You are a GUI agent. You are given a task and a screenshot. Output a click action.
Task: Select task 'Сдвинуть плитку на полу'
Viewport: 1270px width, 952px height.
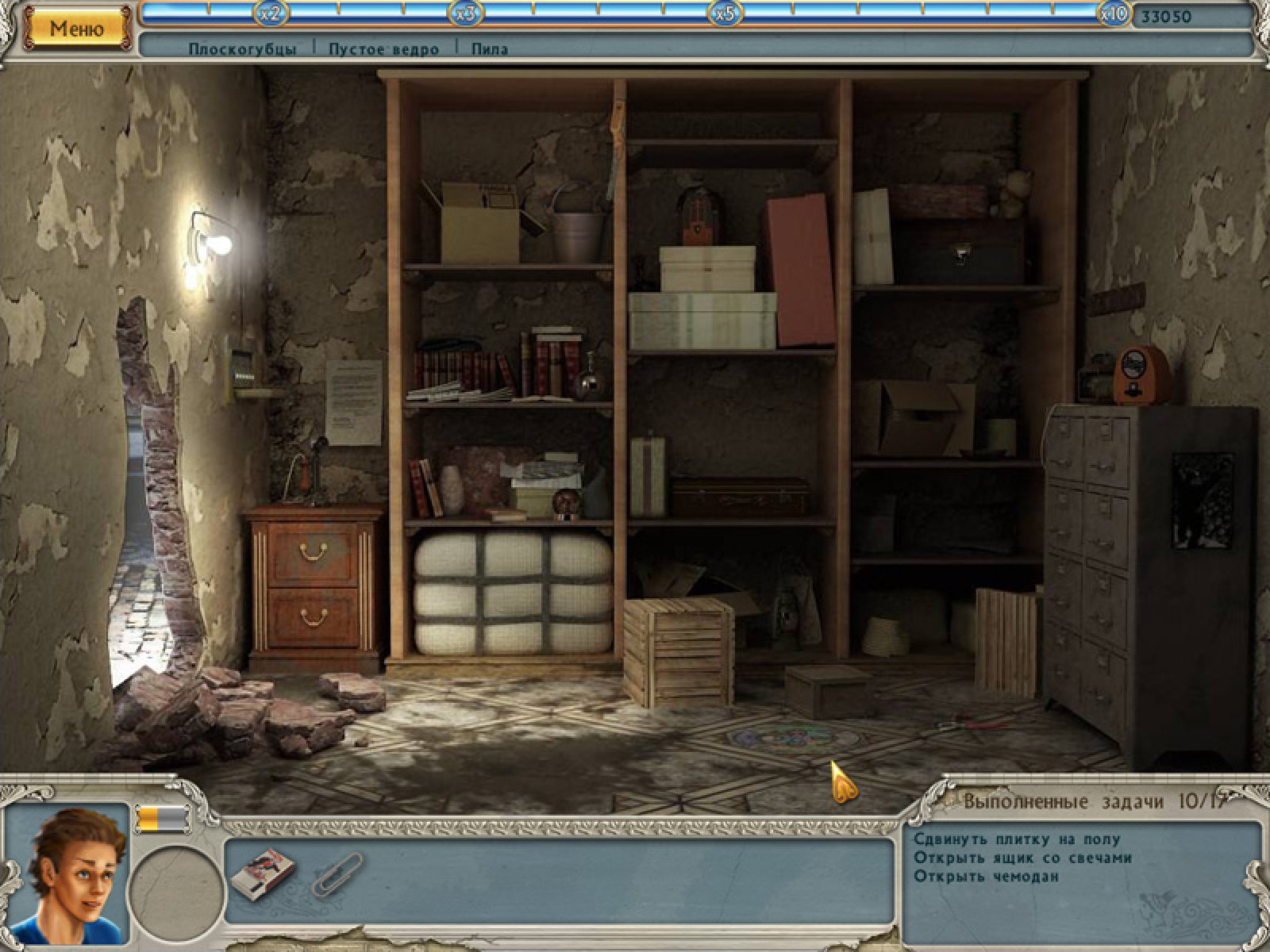[1016, 839]
